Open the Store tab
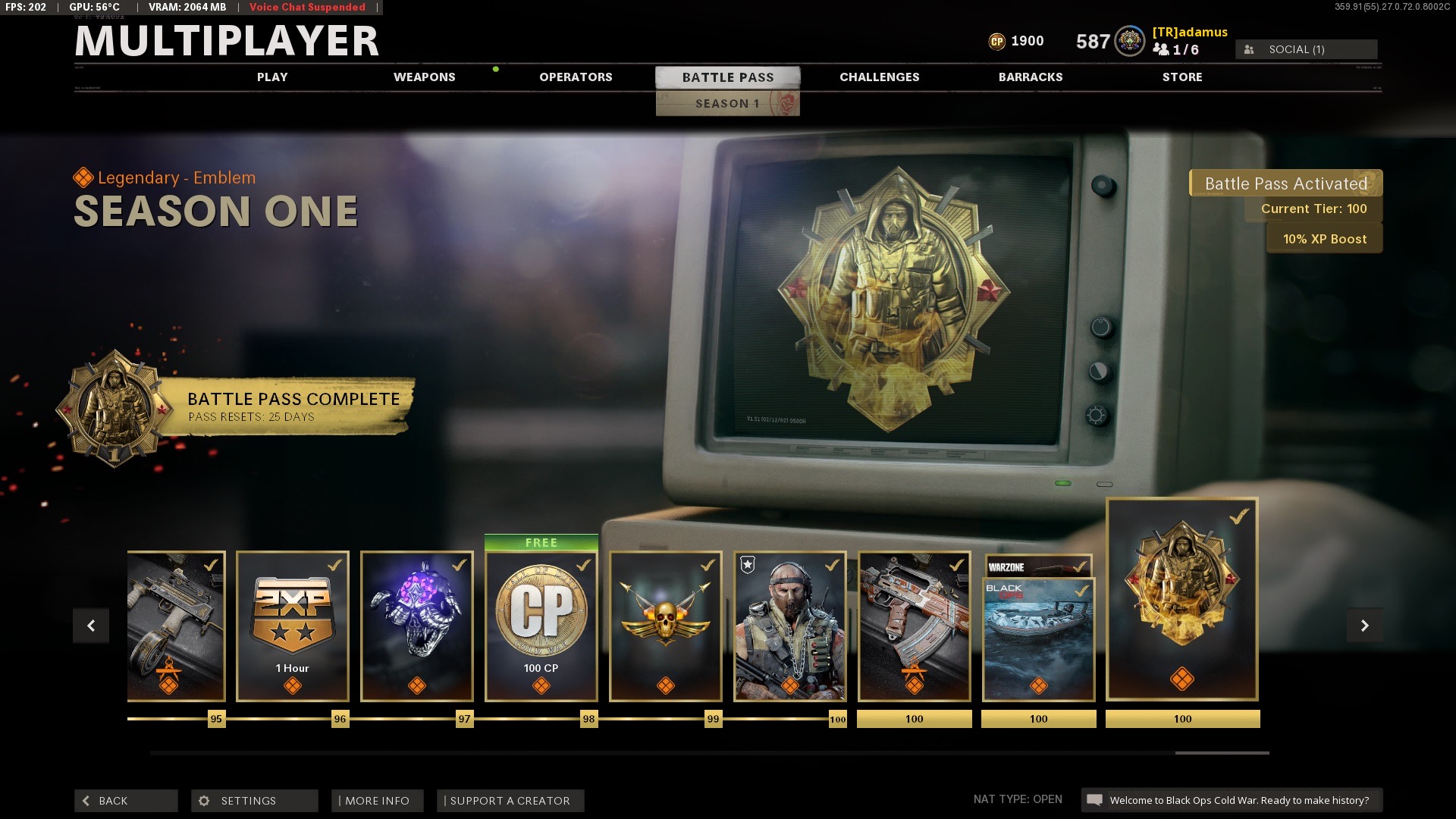Screen dimensions: 1456x819 pyautogui.click(x=1181, y=77)
